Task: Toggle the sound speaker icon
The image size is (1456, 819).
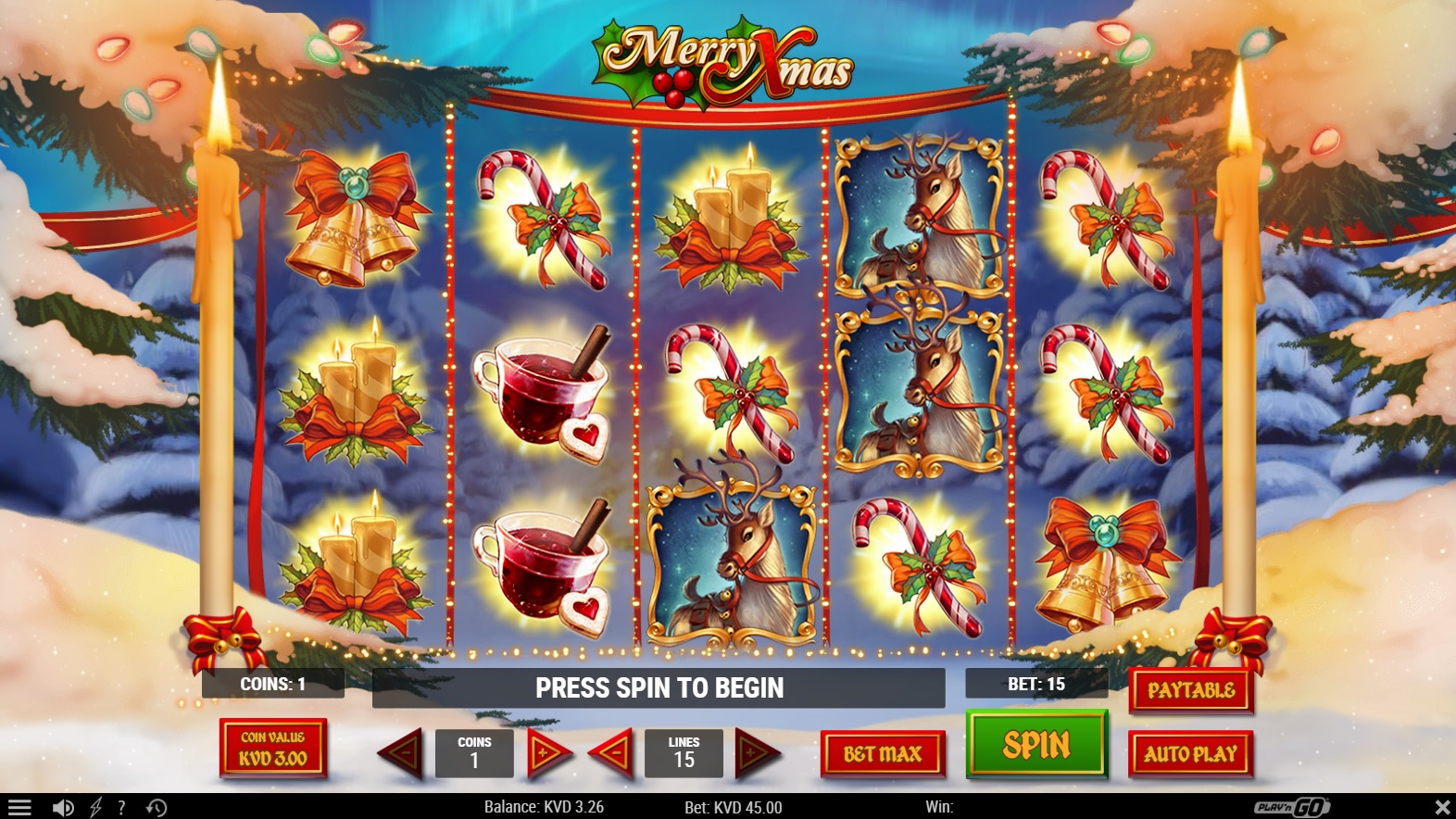Action: point(62,808)
